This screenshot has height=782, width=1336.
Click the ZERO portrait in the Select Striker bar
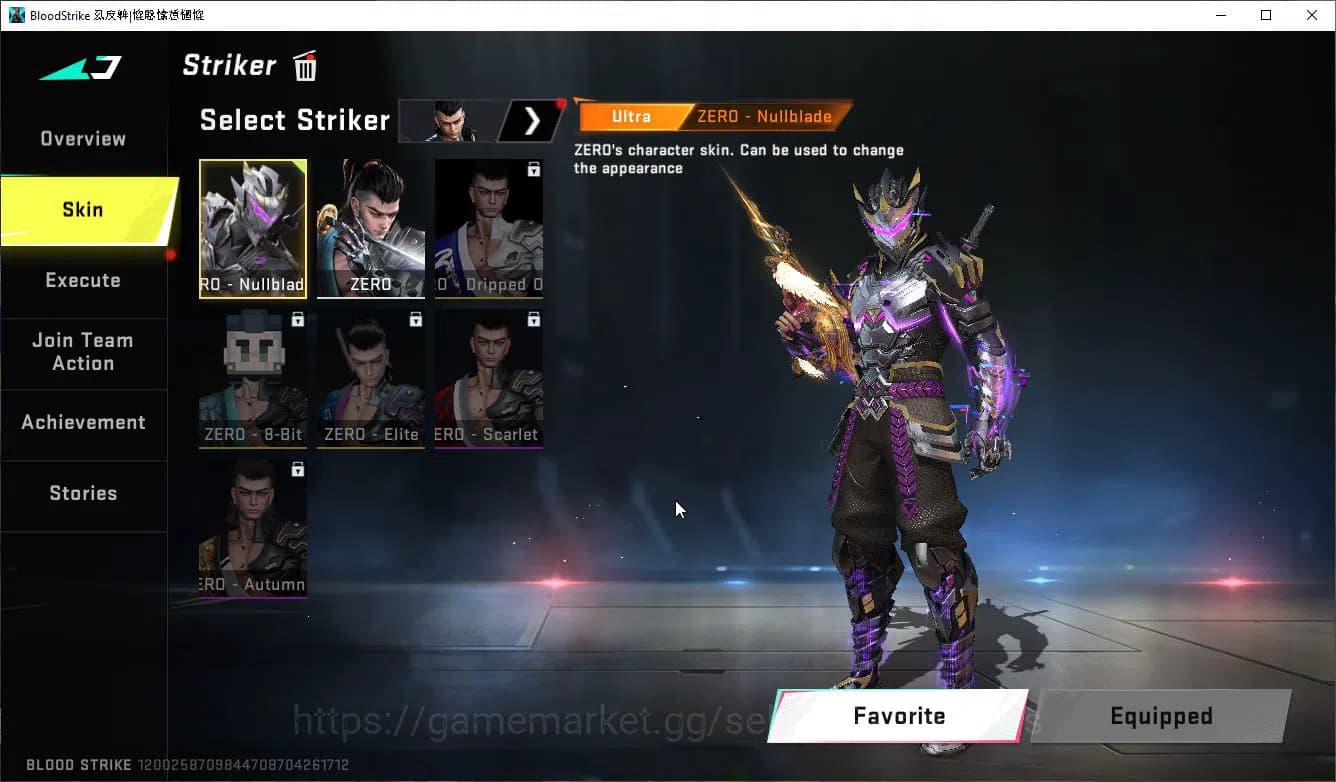[x=449, y=120]
